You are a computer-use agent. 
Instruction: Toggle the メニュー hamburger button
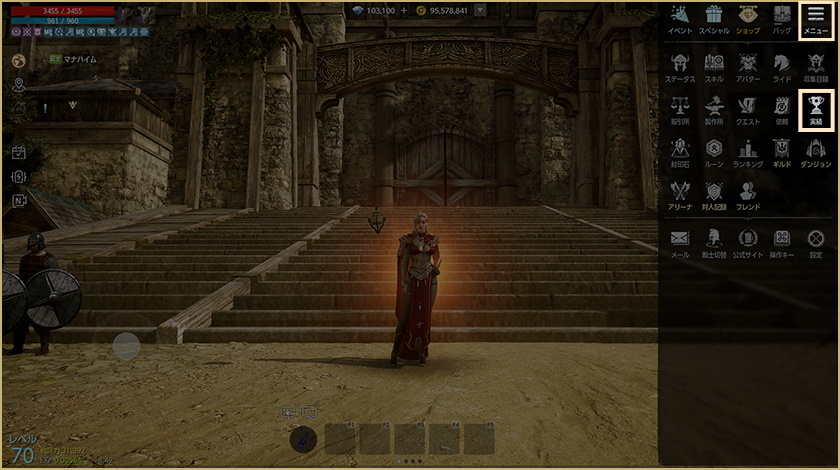815,20
